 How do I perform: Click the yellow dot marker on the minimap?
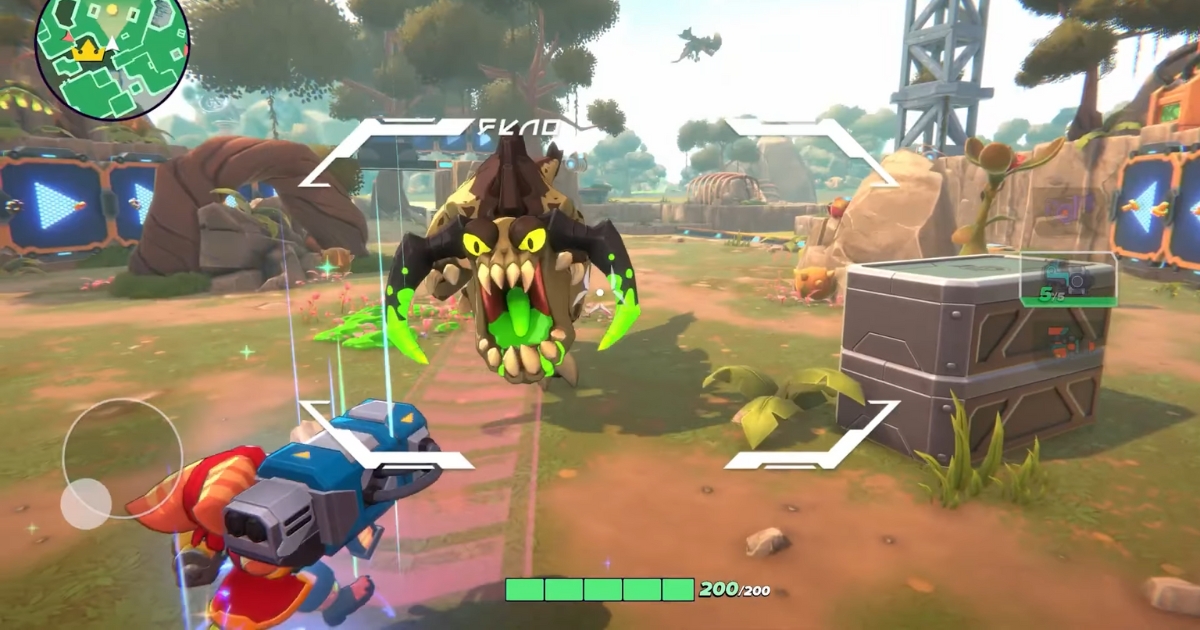tap(111, 9)
